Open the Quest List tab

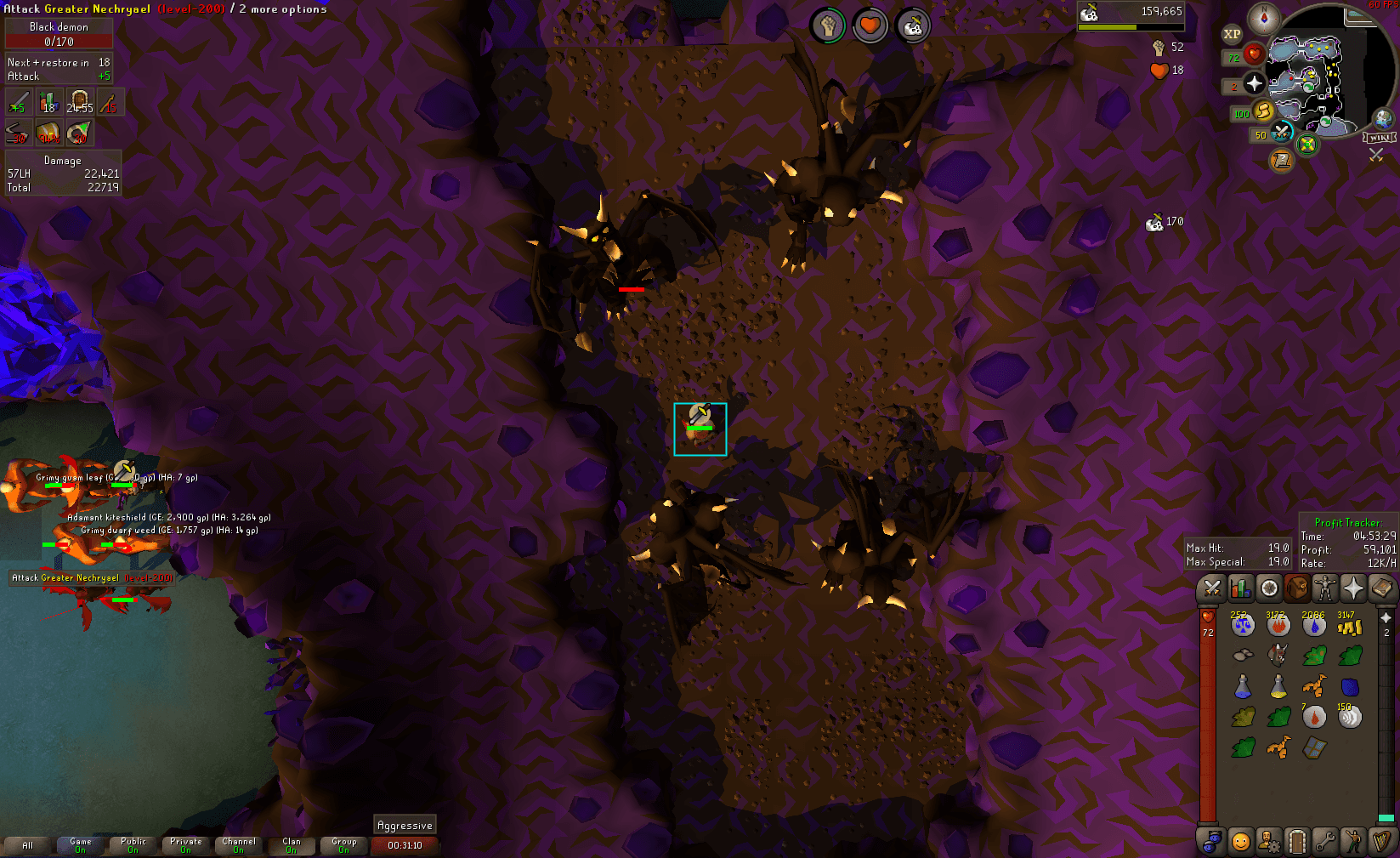tap(1267, 588)
